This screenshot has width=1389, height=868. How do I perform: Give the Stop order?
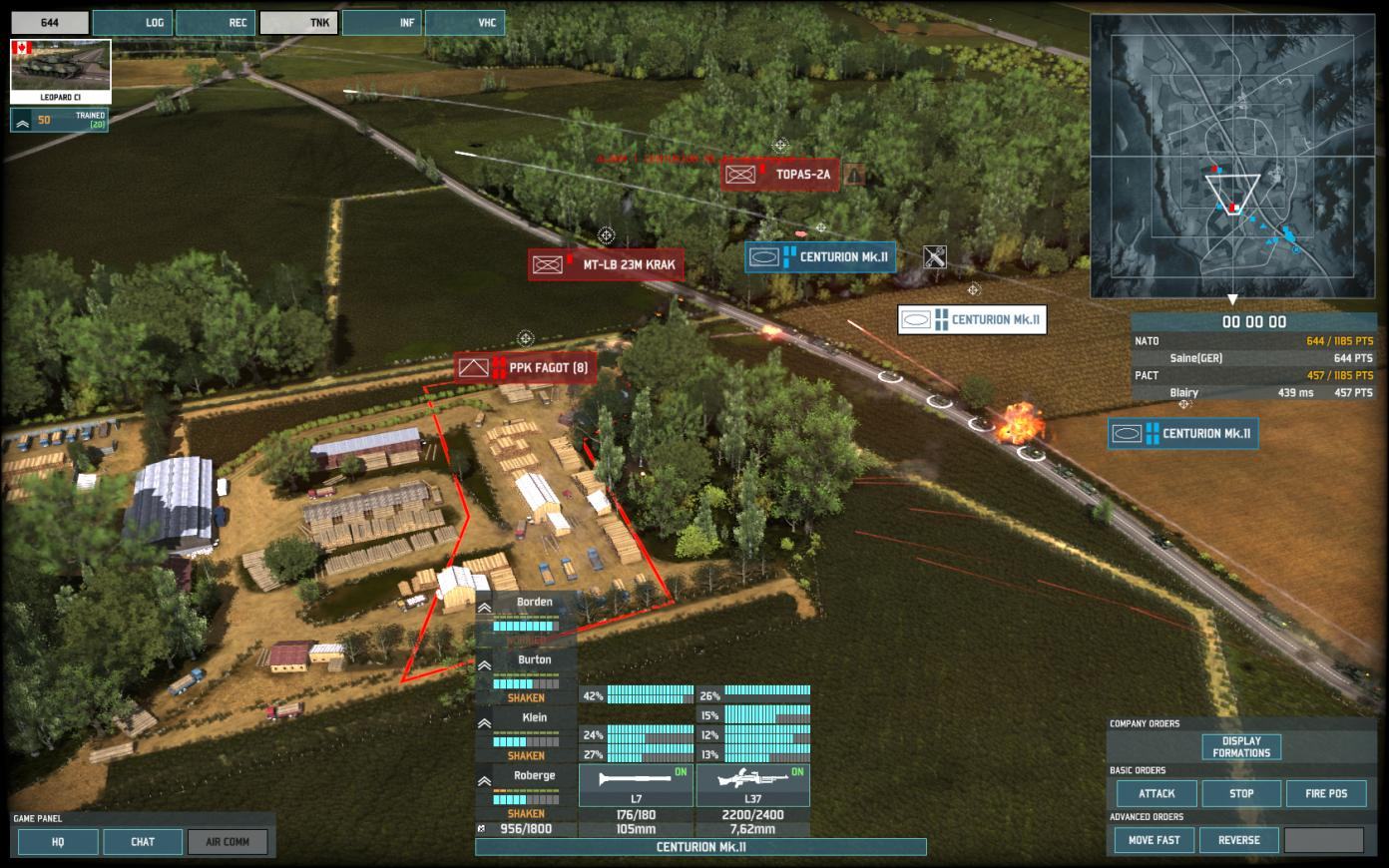point(1241,794)
